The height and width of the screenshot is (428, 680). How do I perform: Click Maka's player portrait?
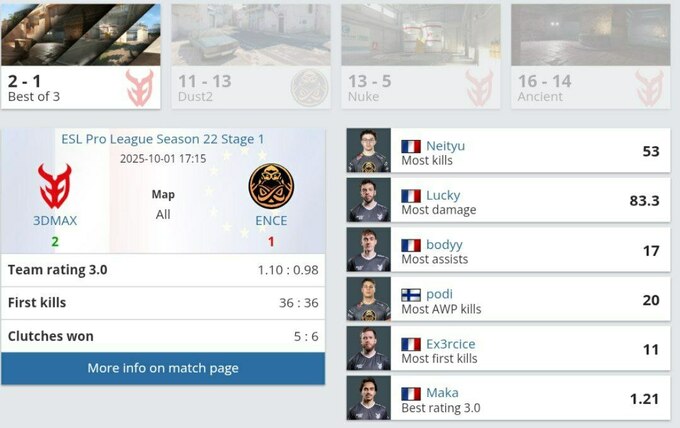point(368,398)
